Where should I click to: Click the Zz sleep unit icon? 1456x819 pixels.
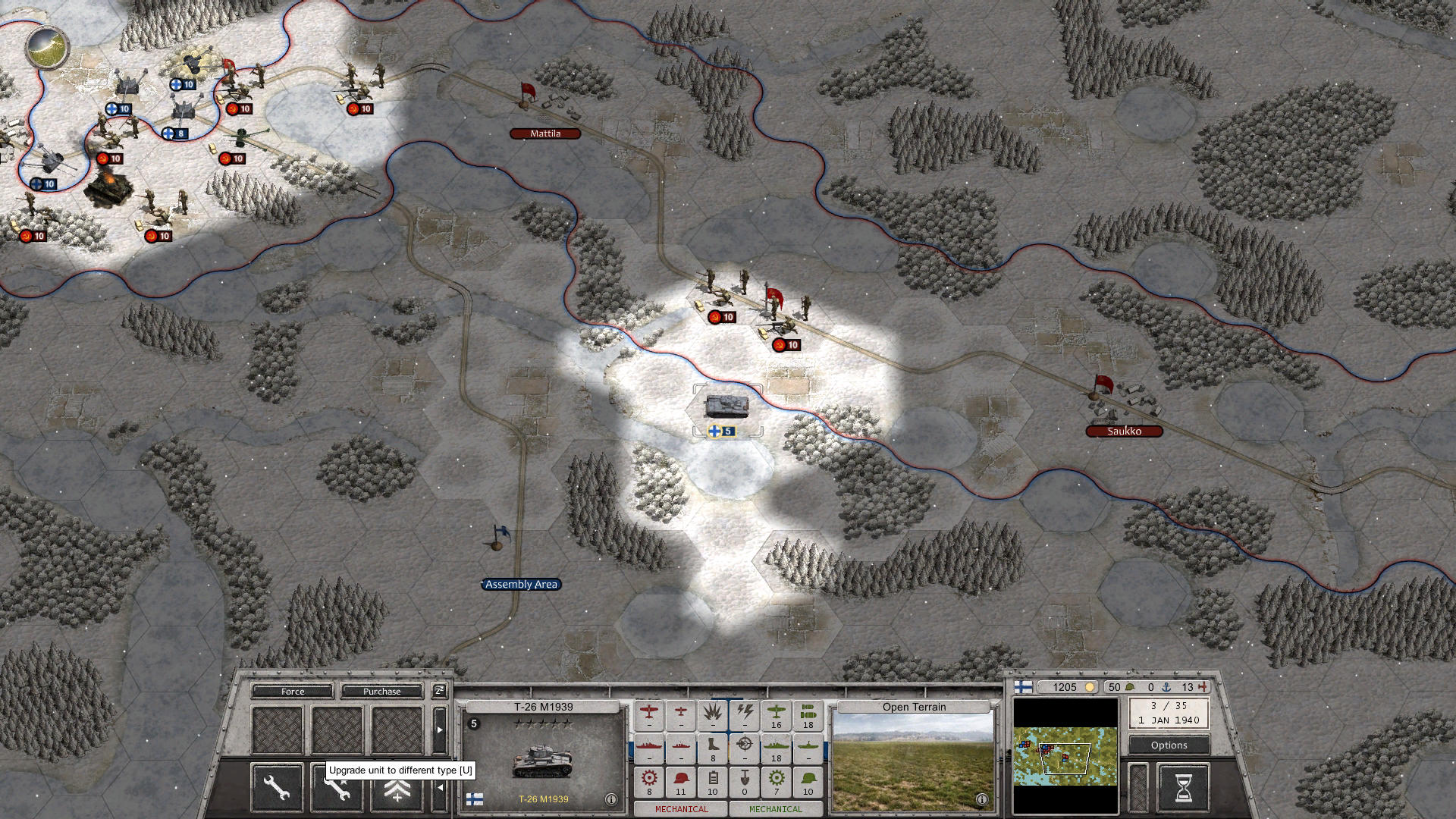pos(439,691)
